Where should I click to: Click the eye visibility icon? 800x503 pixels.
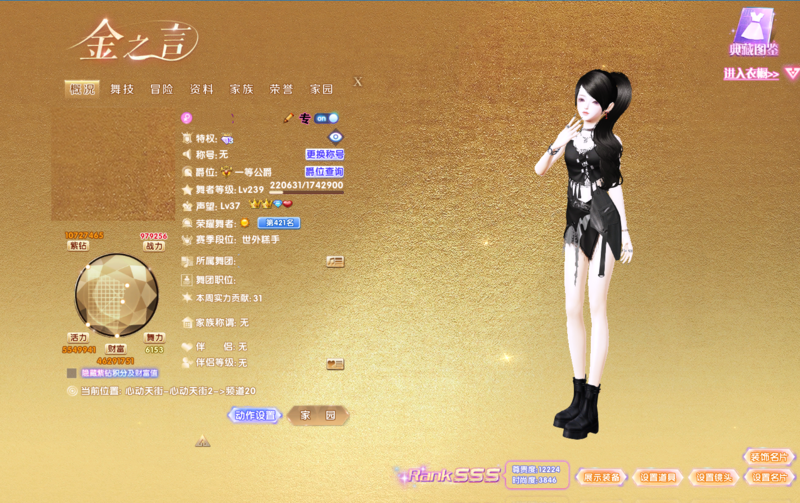[335, 137]
